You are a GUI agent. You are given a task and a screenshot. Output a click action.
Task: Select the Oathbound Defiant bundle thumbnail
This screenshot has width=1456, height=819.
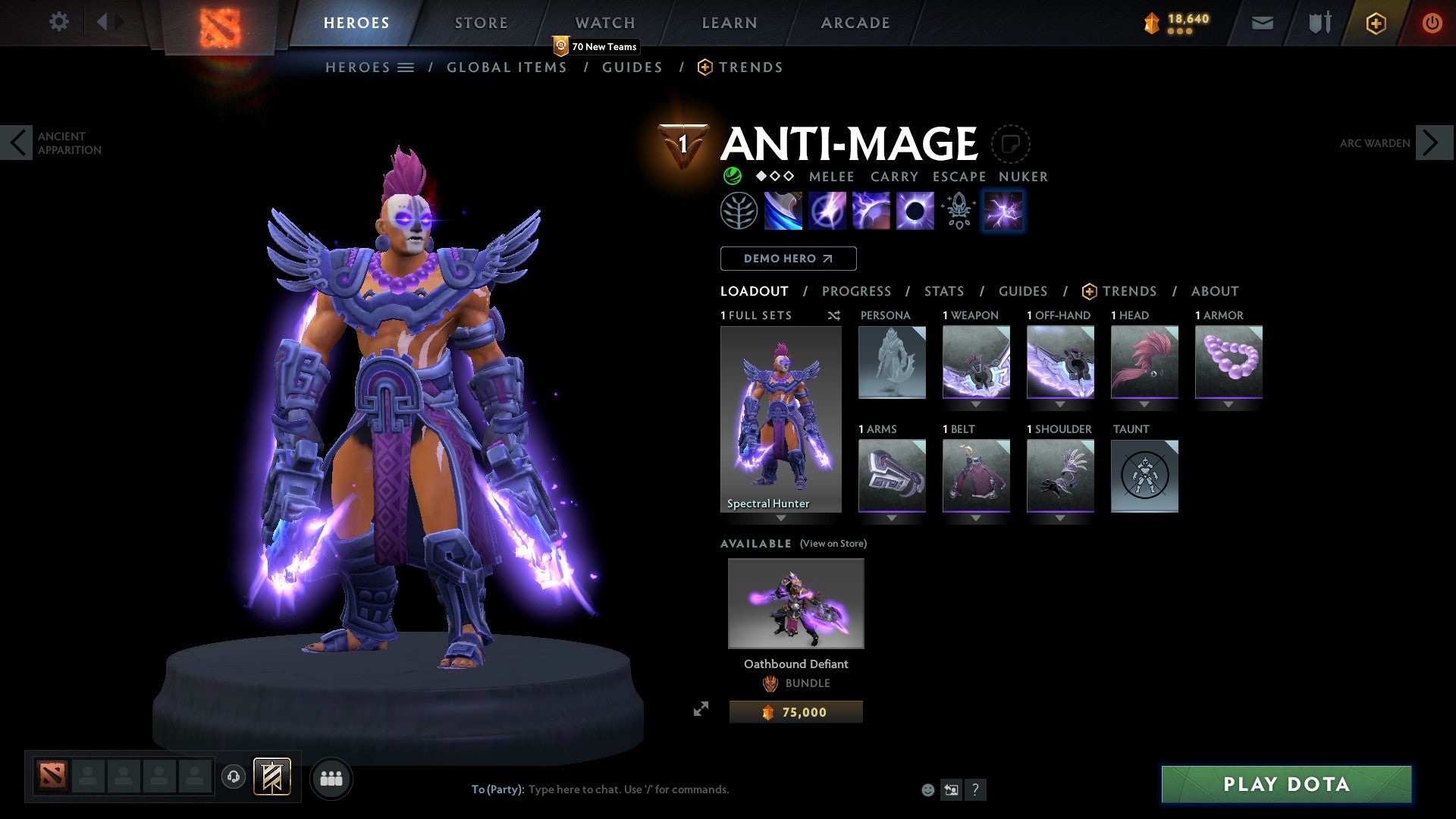click(x=795, y=603)
